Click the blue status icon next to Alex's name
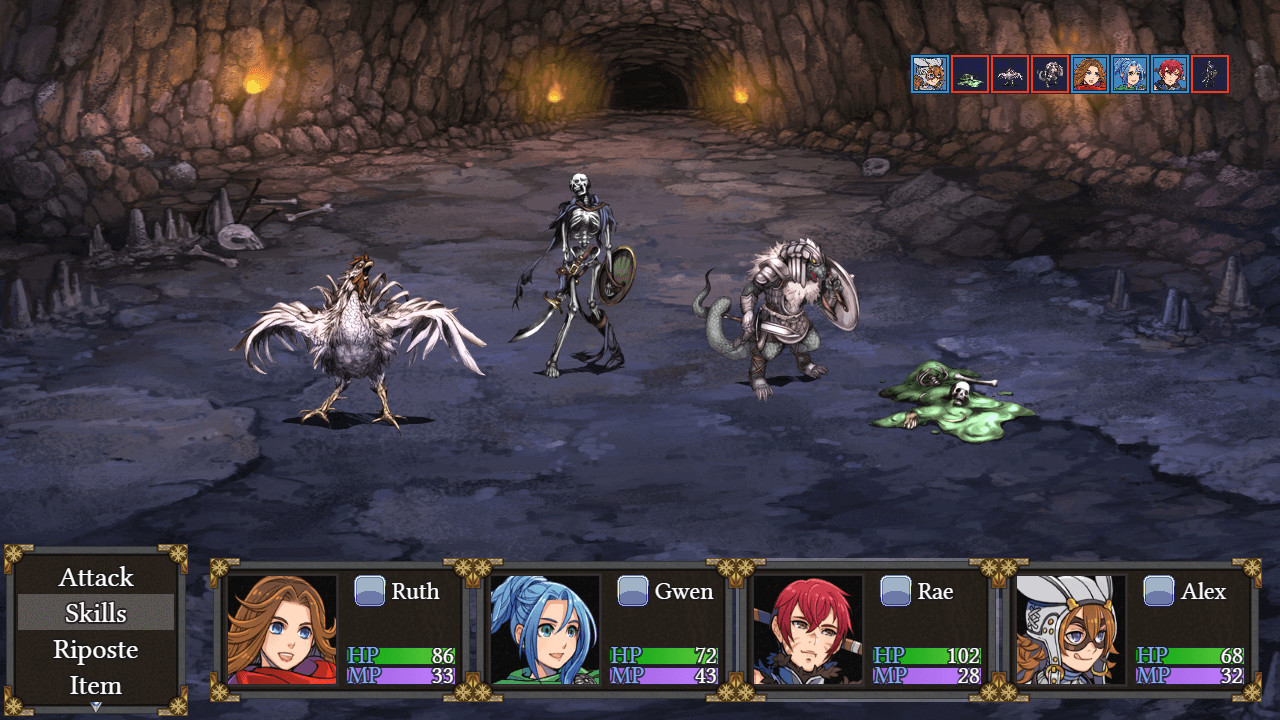 1158,591
